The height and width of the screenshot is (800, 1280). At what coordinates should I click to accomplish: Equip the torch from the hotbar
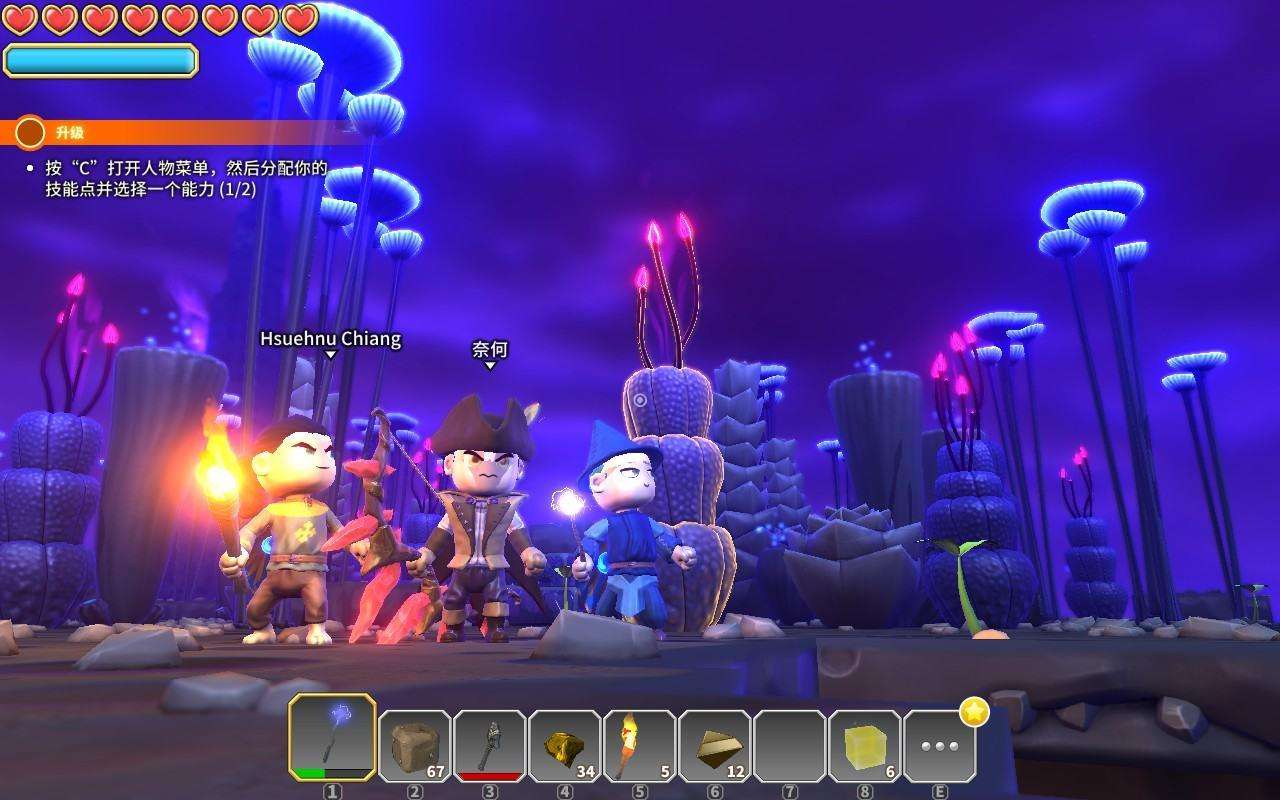(640, 745)
